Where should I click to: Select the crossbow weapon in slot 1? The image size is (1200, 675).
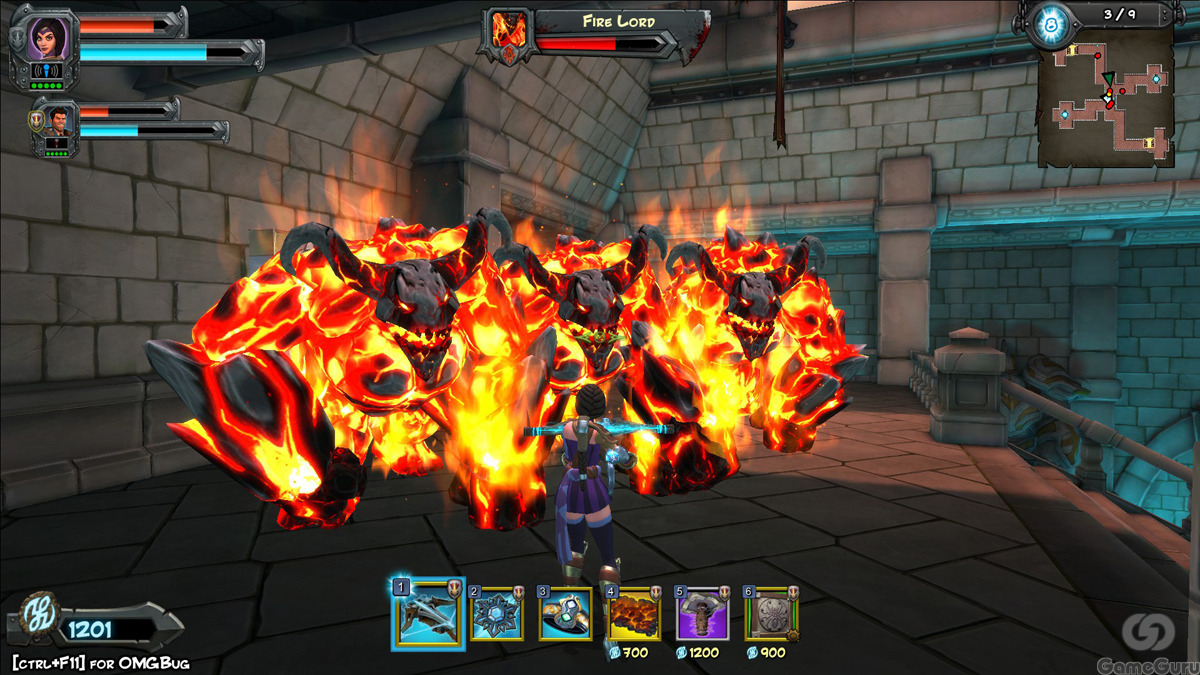coord(428,615)
